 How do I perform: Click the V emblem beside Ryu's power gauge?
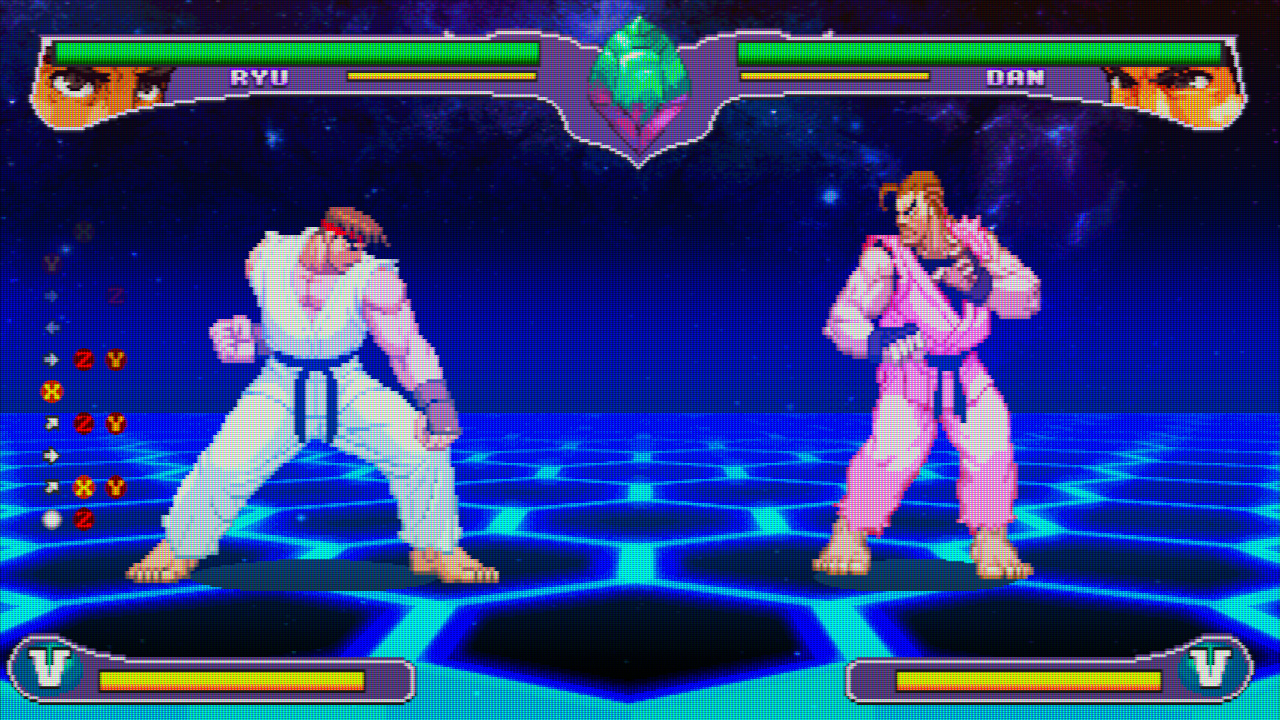(50, 668)
